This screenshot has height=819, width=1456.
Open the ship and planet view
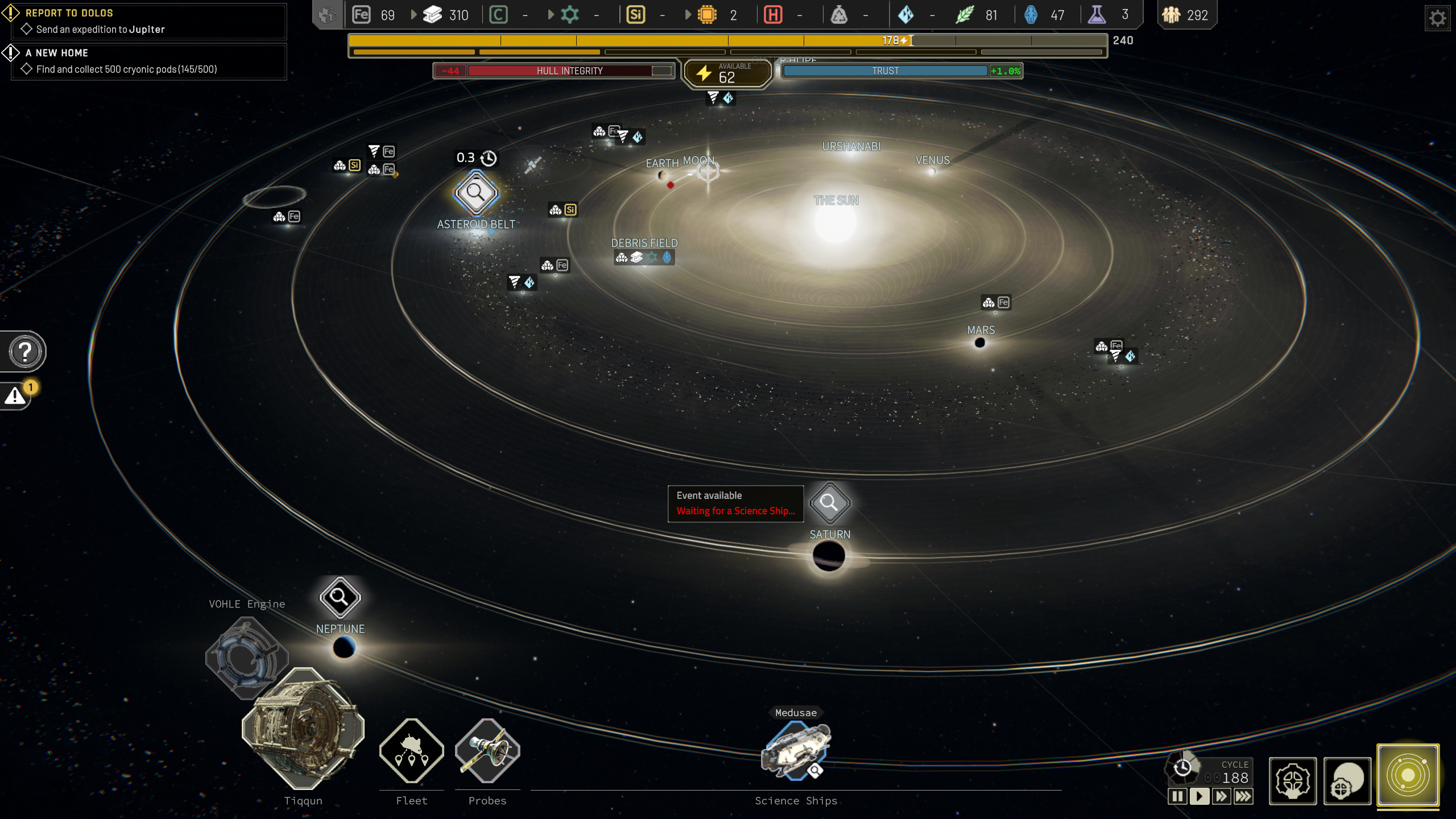point(1347,780)
